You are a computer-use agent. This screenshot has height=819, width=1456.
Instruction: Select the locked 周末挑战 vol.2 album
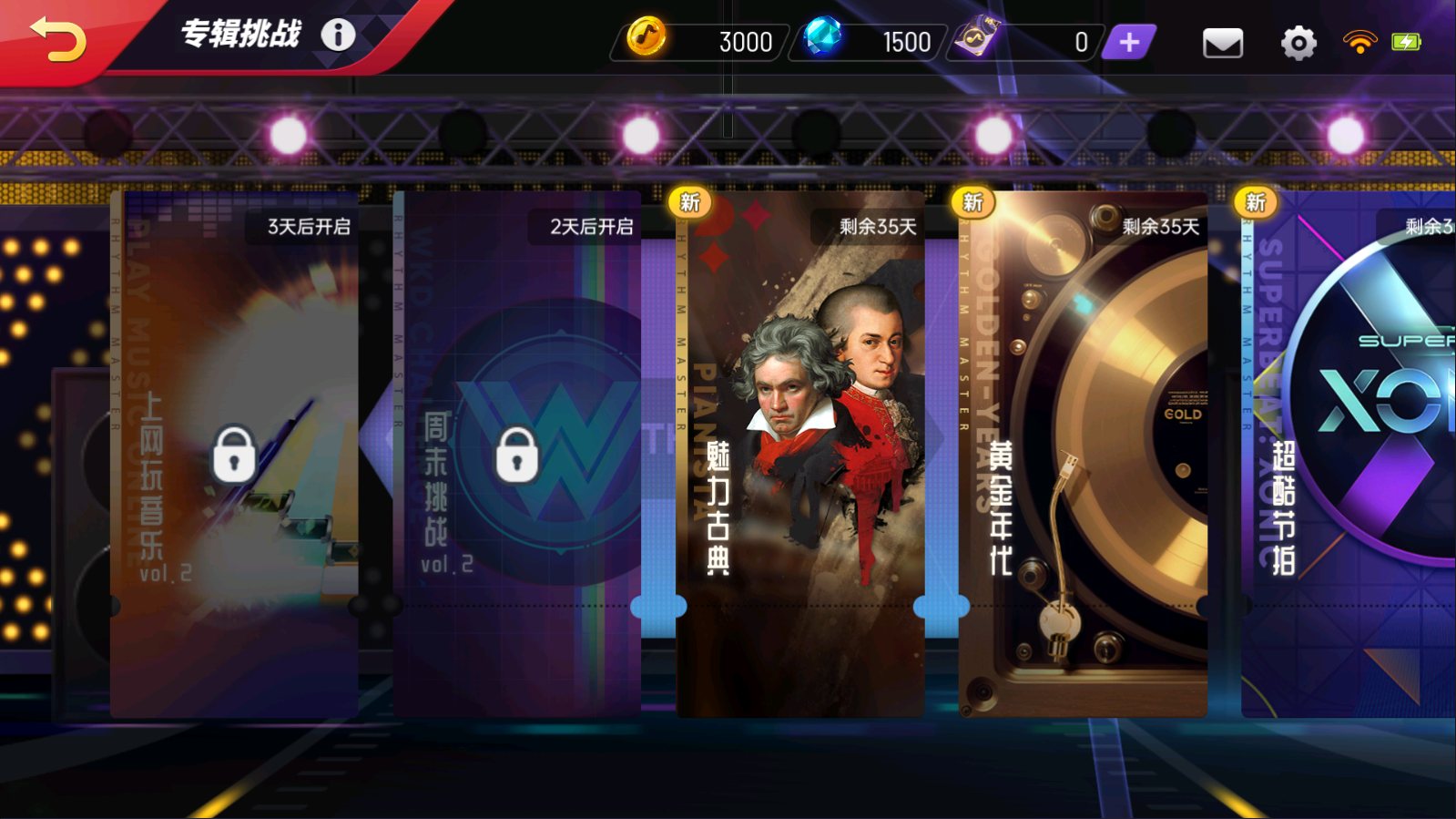[517, 454]
